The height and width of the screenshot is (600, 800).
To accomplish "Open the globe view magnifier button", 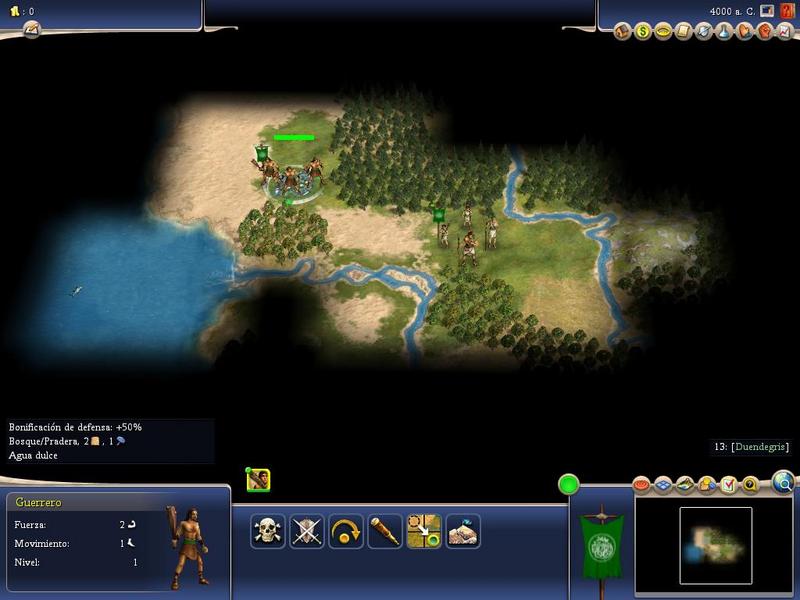I will 783,484.
